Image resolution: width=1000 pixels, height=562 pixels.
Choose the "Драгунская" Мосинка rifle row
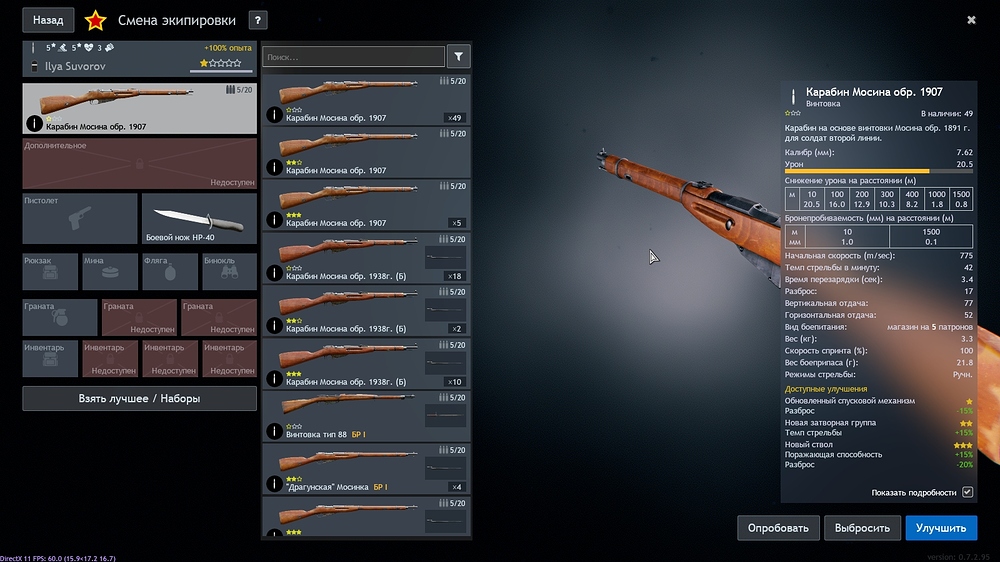(x=366, y=468)
